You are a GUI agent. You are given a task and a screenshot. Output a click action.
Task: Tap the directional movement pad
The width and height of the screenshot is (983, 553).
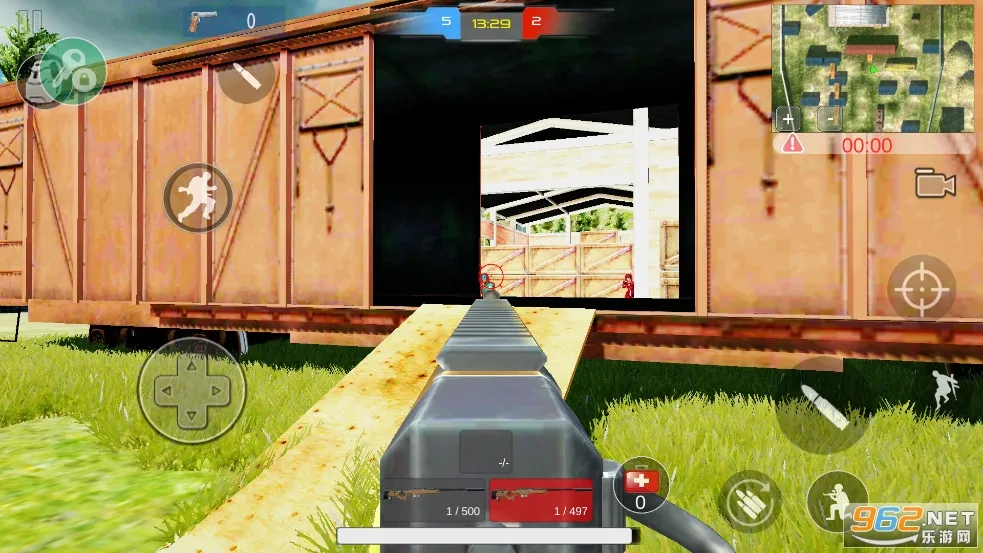tap(191, 391)
